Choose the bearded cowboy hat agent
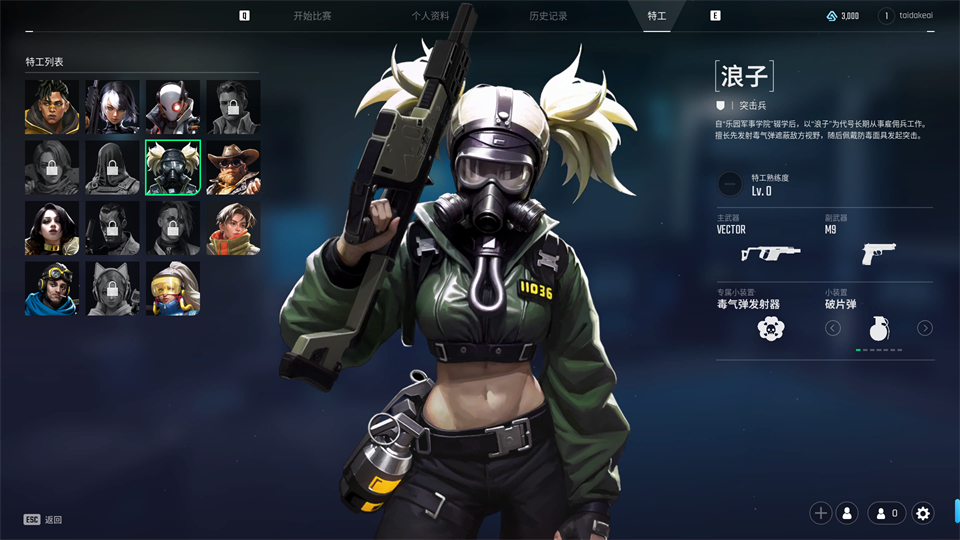 (233, 167)
